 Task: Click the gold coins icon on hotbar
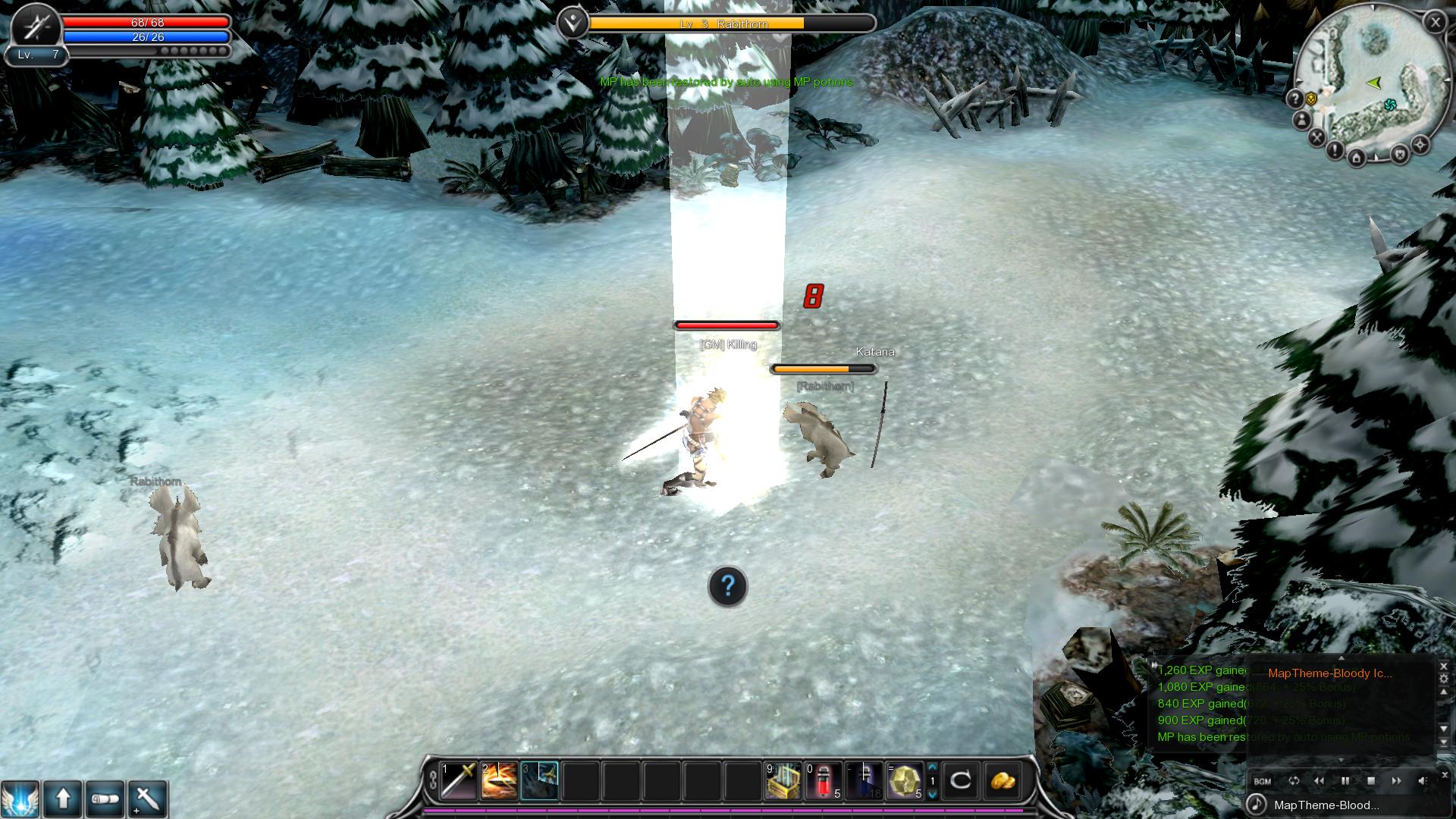pyautogui.click(x=1002, y=780)
